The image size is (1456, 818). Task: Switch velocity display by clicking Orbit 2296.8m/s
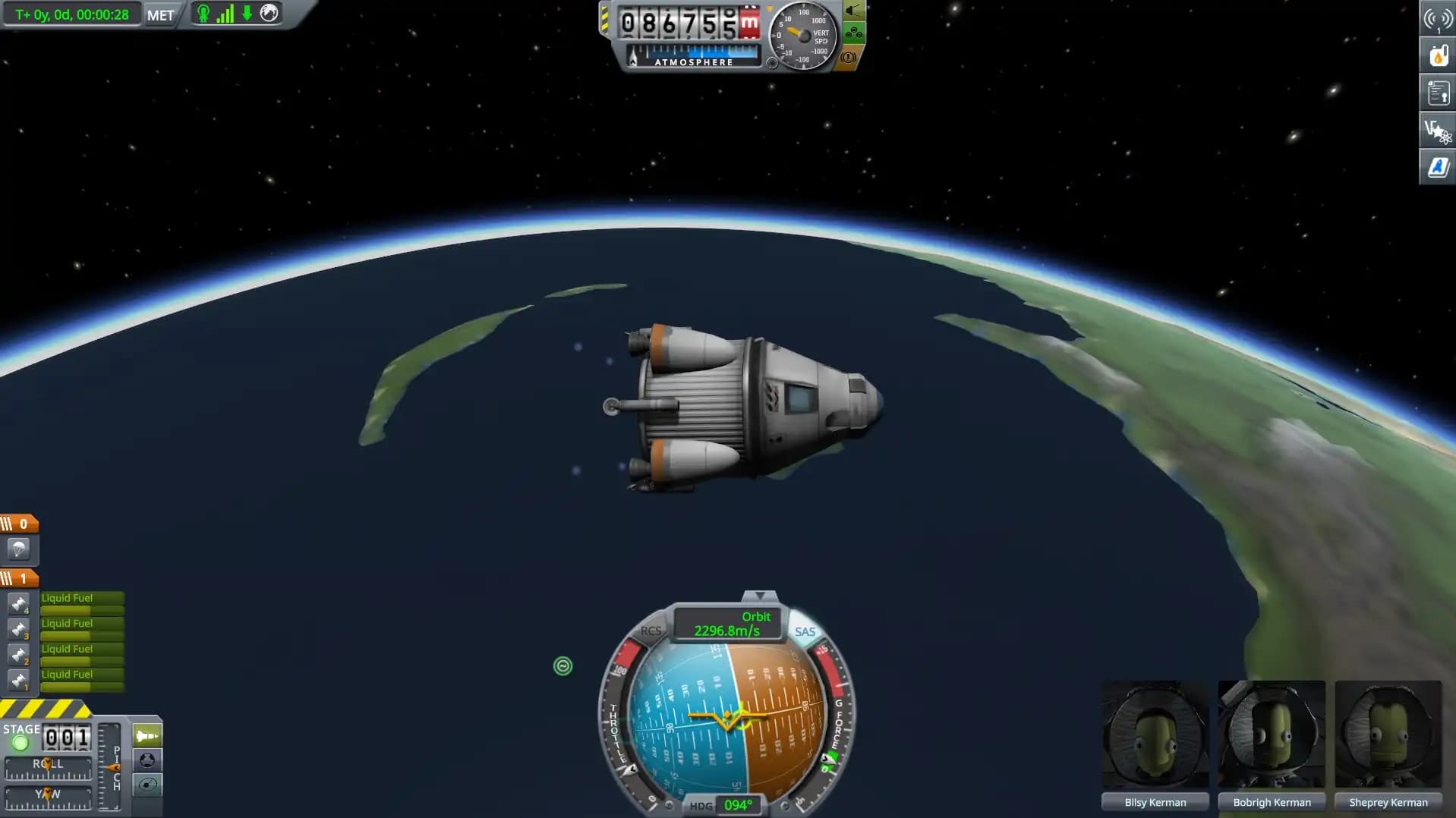click(726, 625)
